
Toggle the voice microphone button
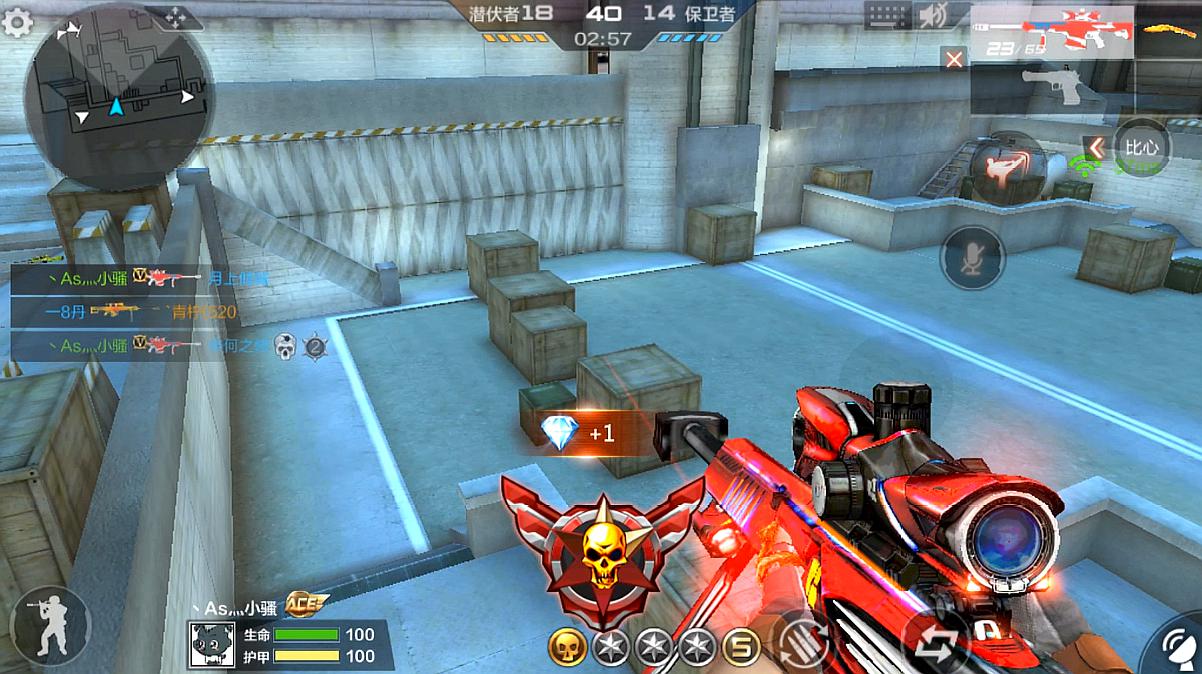(972, 258)
